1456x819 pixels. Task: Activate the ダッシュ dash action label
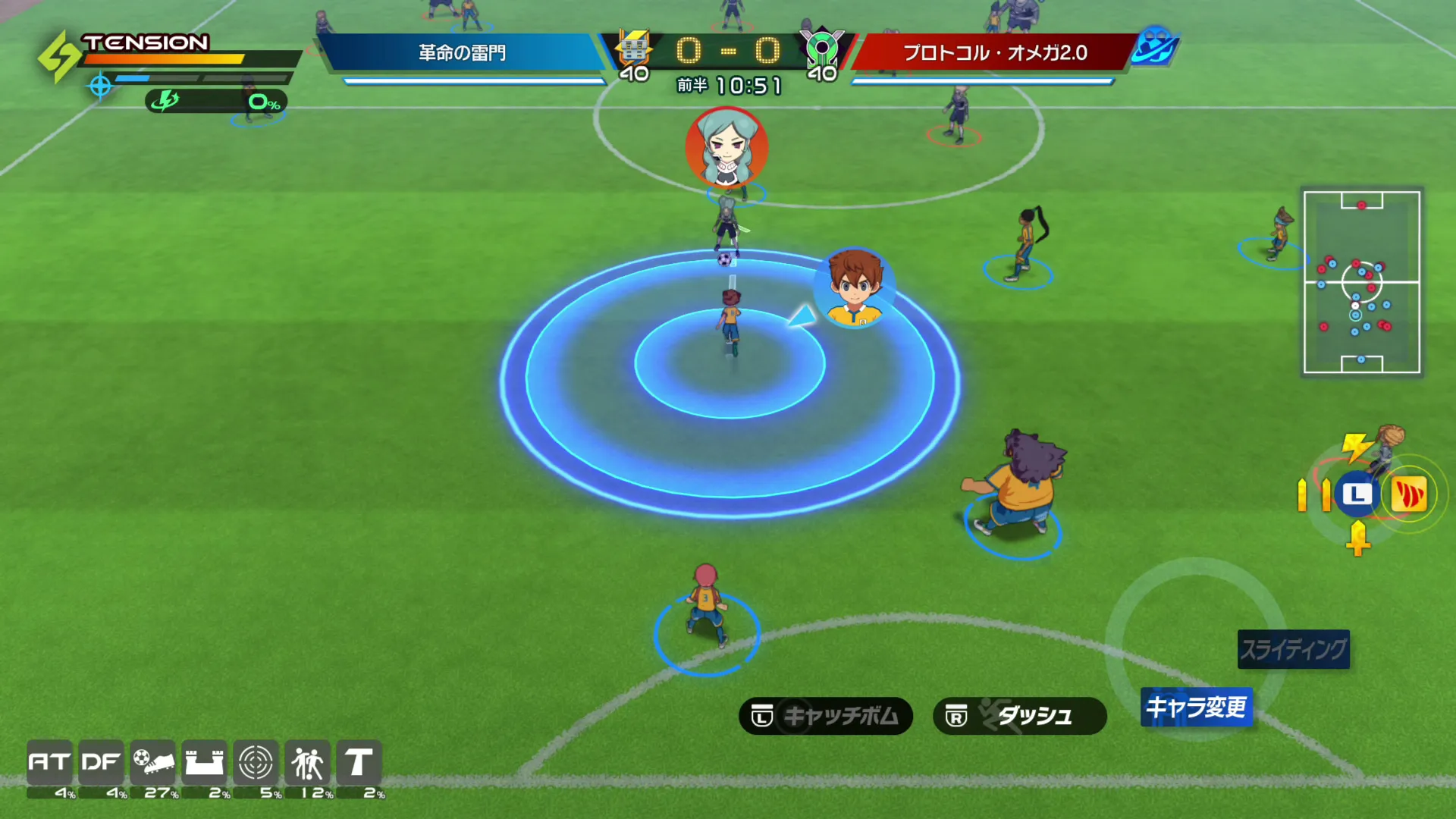[1019, 716]
